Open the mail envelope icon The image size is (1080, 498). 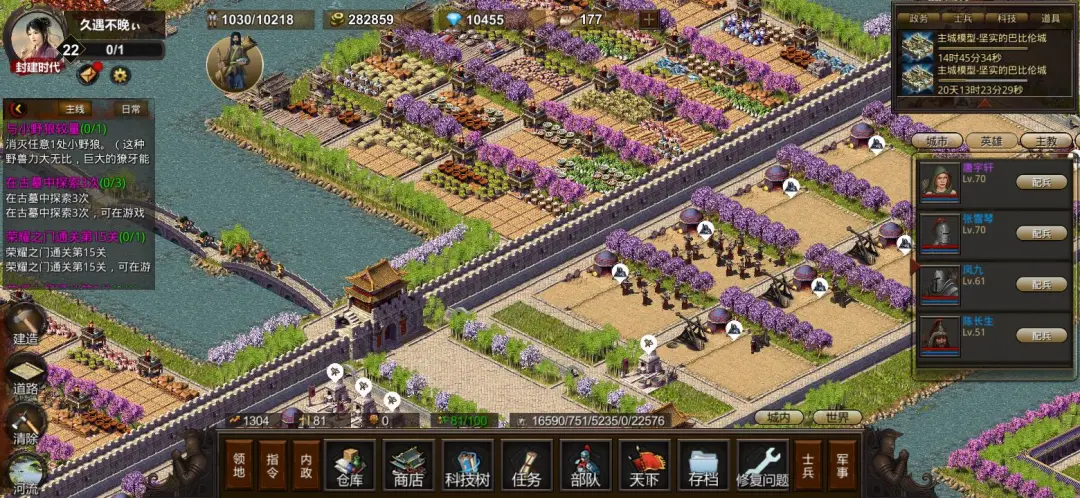point(88,73)
